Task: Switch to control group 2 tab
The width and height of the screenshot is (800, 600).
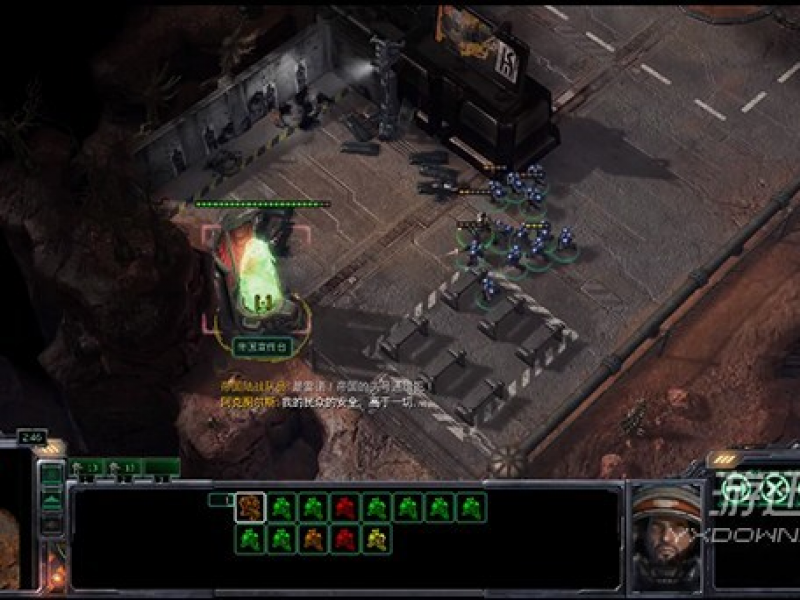Action: (124, 467)
